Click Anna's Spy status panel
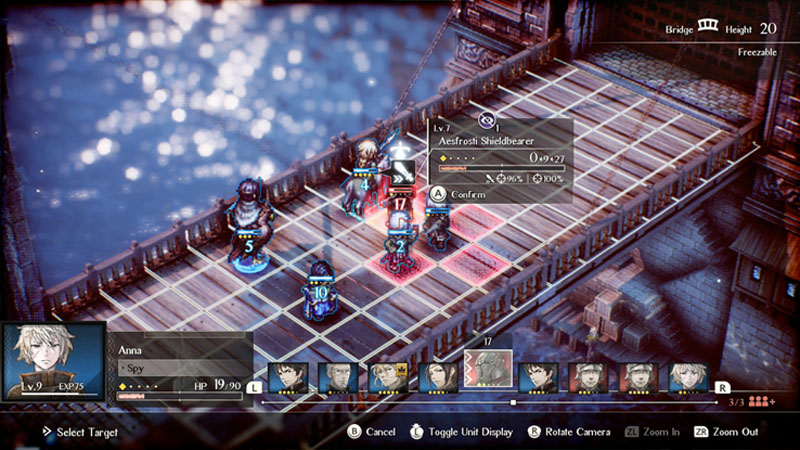 [x=180, y=368]
